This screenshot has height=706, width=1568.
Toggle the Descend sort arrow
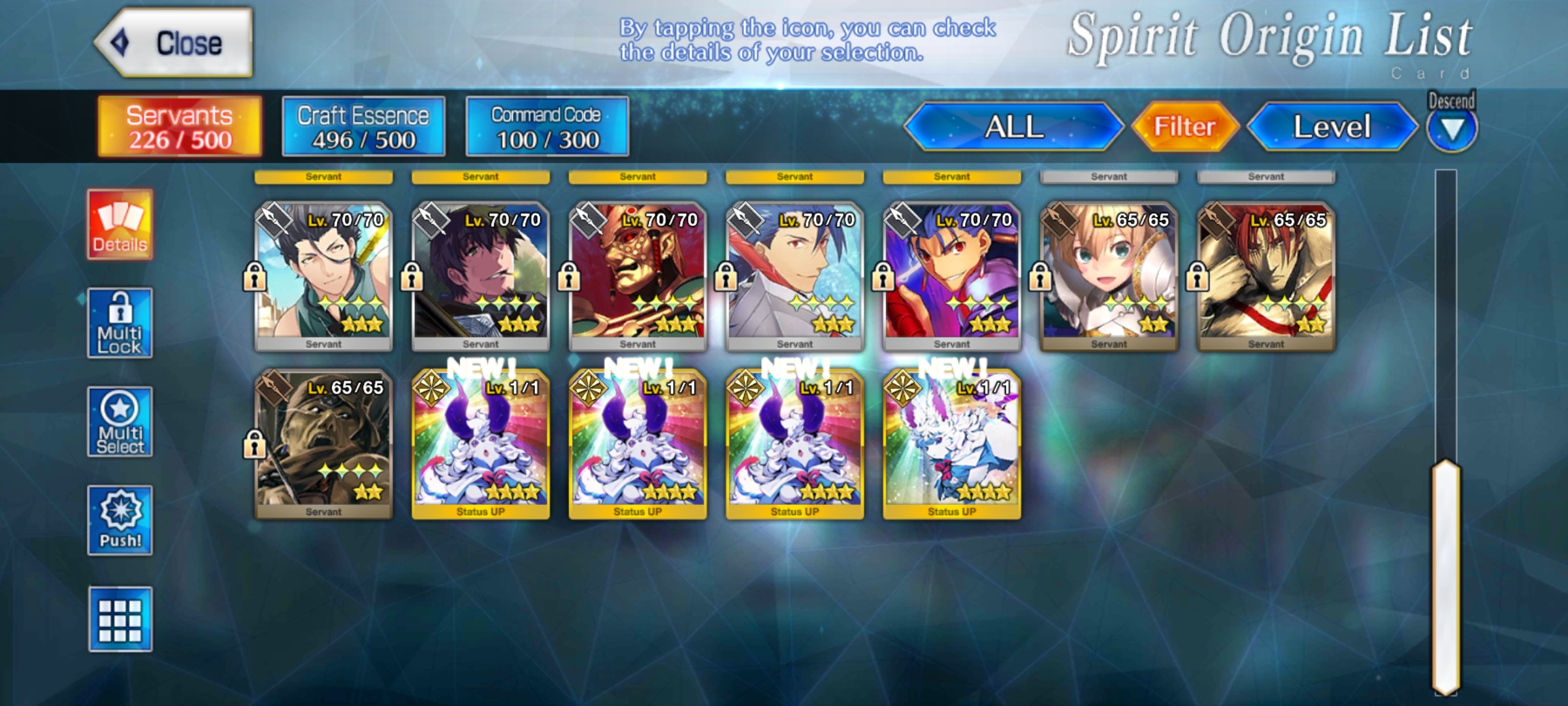tap(1451, 129)
